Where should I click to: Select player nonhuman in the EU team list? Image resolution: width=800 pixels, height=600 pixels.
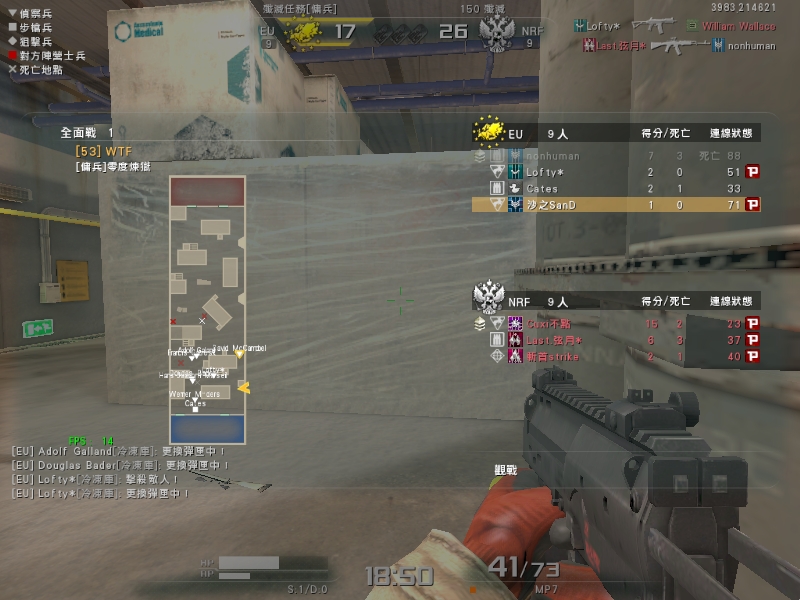[552, 156]
